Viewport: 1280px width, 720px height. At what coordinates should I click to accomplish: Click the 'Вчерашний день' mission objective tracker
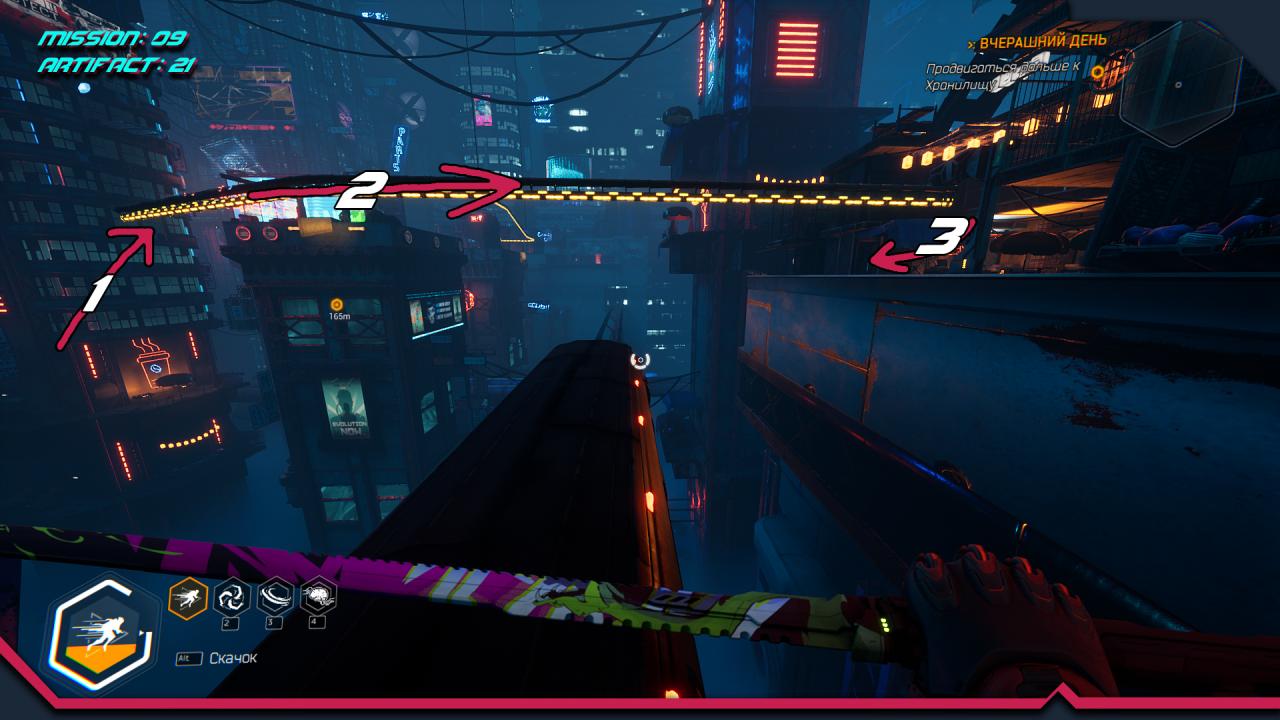(1042, 42)
